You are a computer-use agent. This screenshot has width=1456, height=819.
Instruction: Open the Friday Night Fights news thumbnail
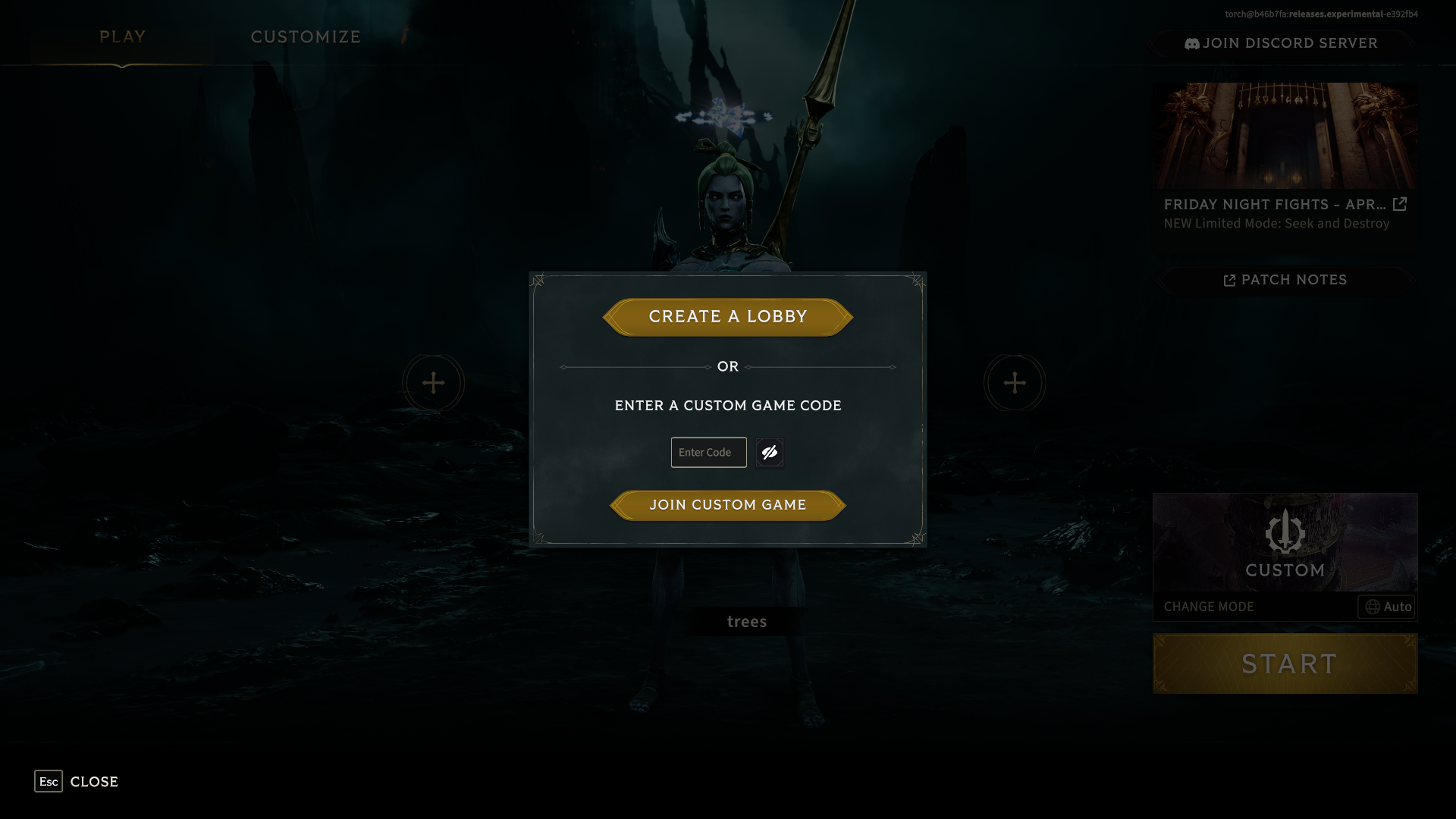1285,136
